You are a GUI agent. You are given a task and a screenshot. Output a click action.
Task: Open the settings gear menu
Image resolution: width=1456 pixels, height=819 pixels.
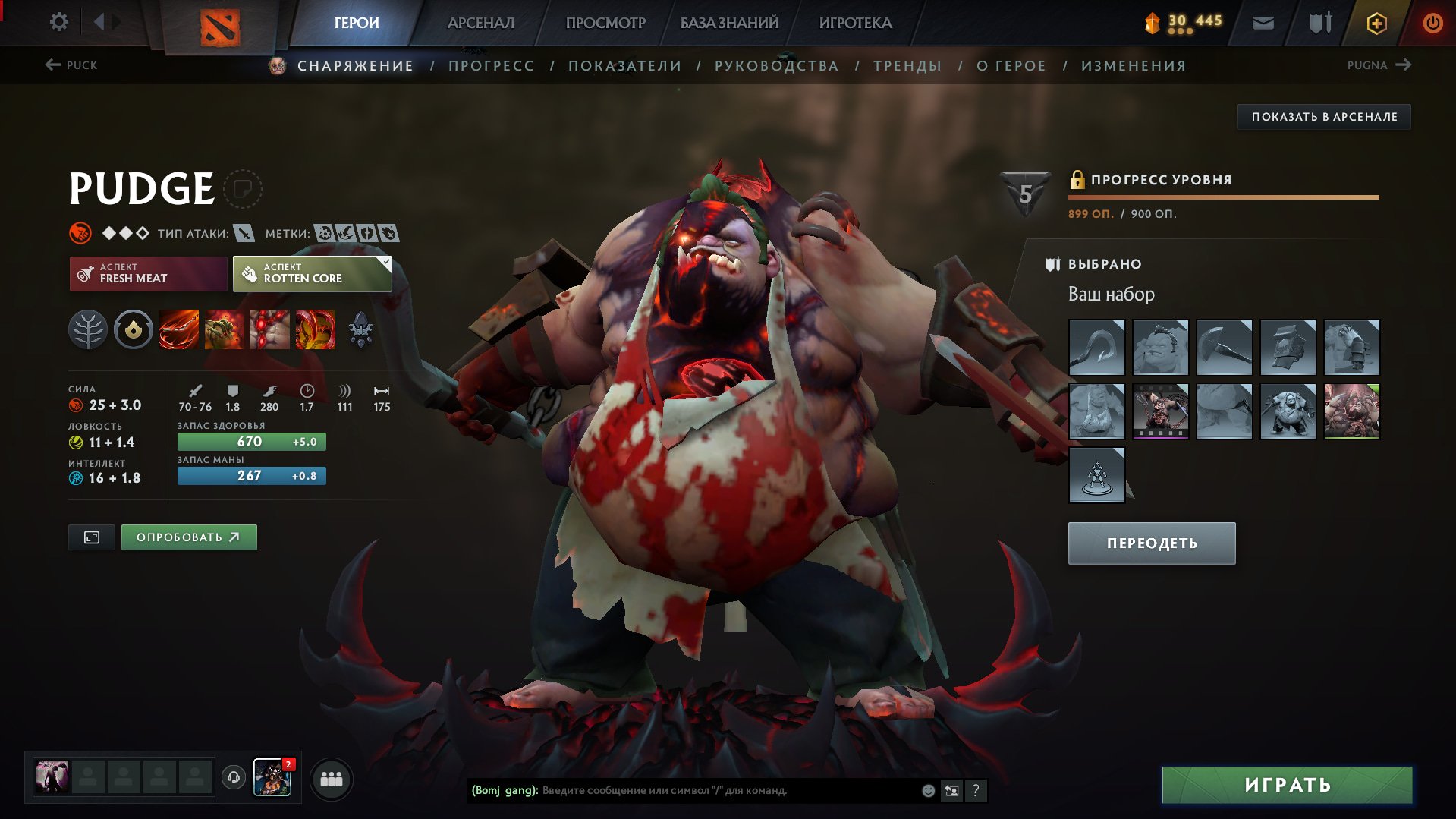tap(58, 22)
